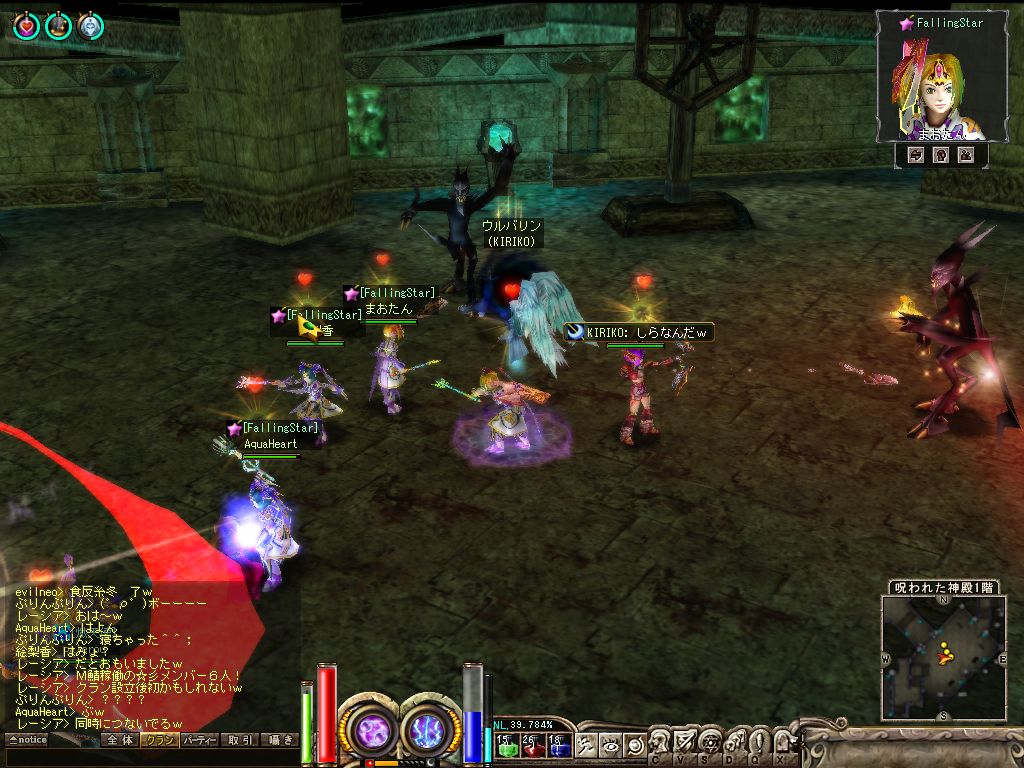Toggle the running figure icon
This screenshot has height=768, width=1024.
click(x=587, y=745)
